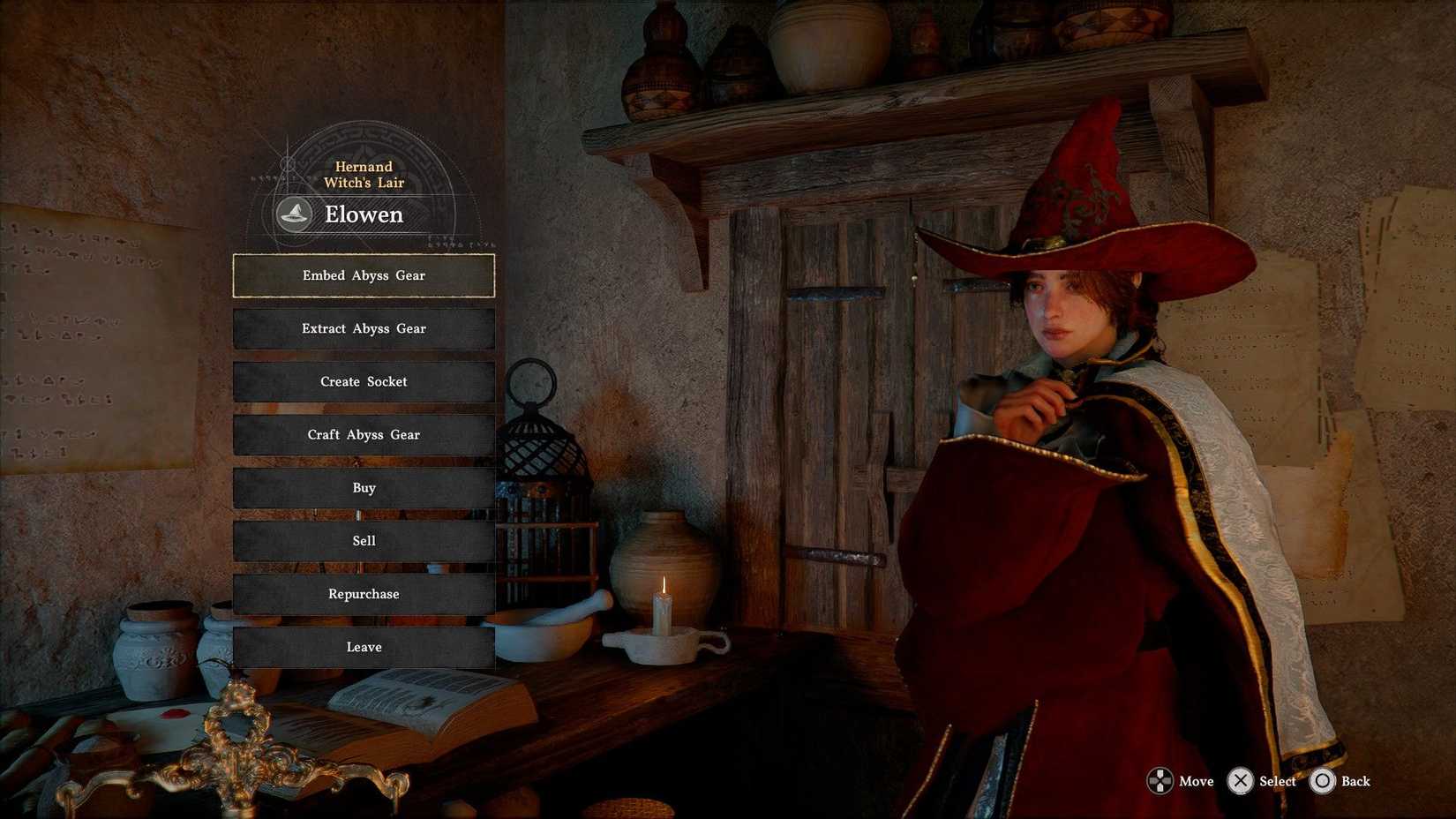Click the golden border of the selected menu entry

coord(364,256)
